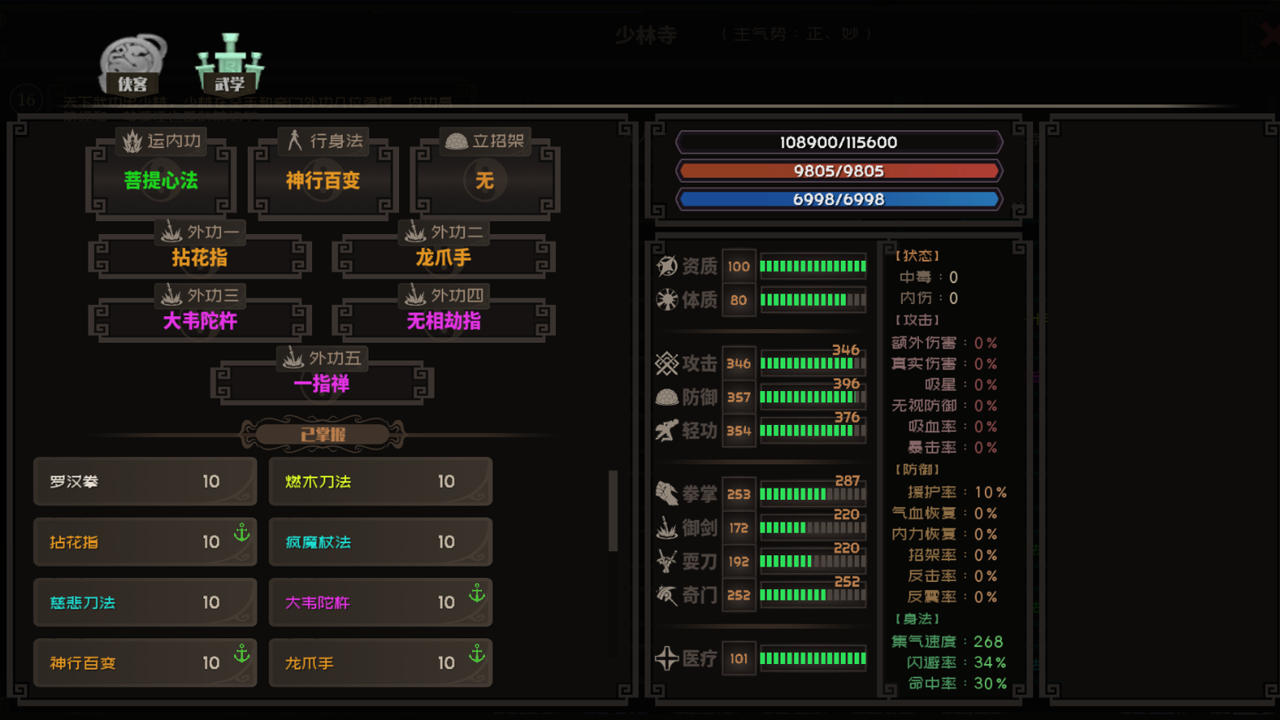Click the 108900/115600 health bar
This screenshot has height=720, width=1280.
coord(840,142)
